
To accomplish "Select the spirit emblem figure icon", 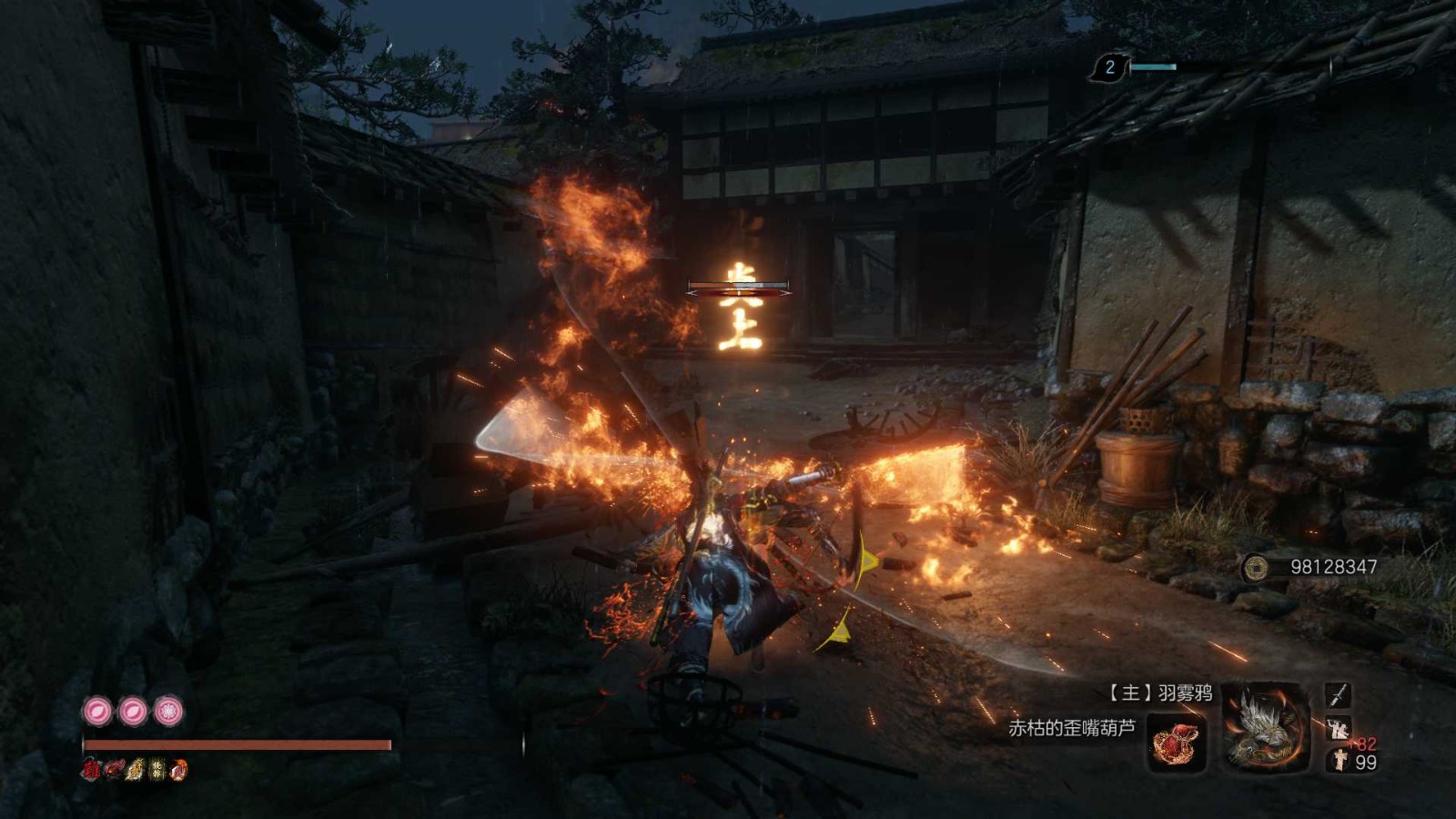I will point(1340,761).
